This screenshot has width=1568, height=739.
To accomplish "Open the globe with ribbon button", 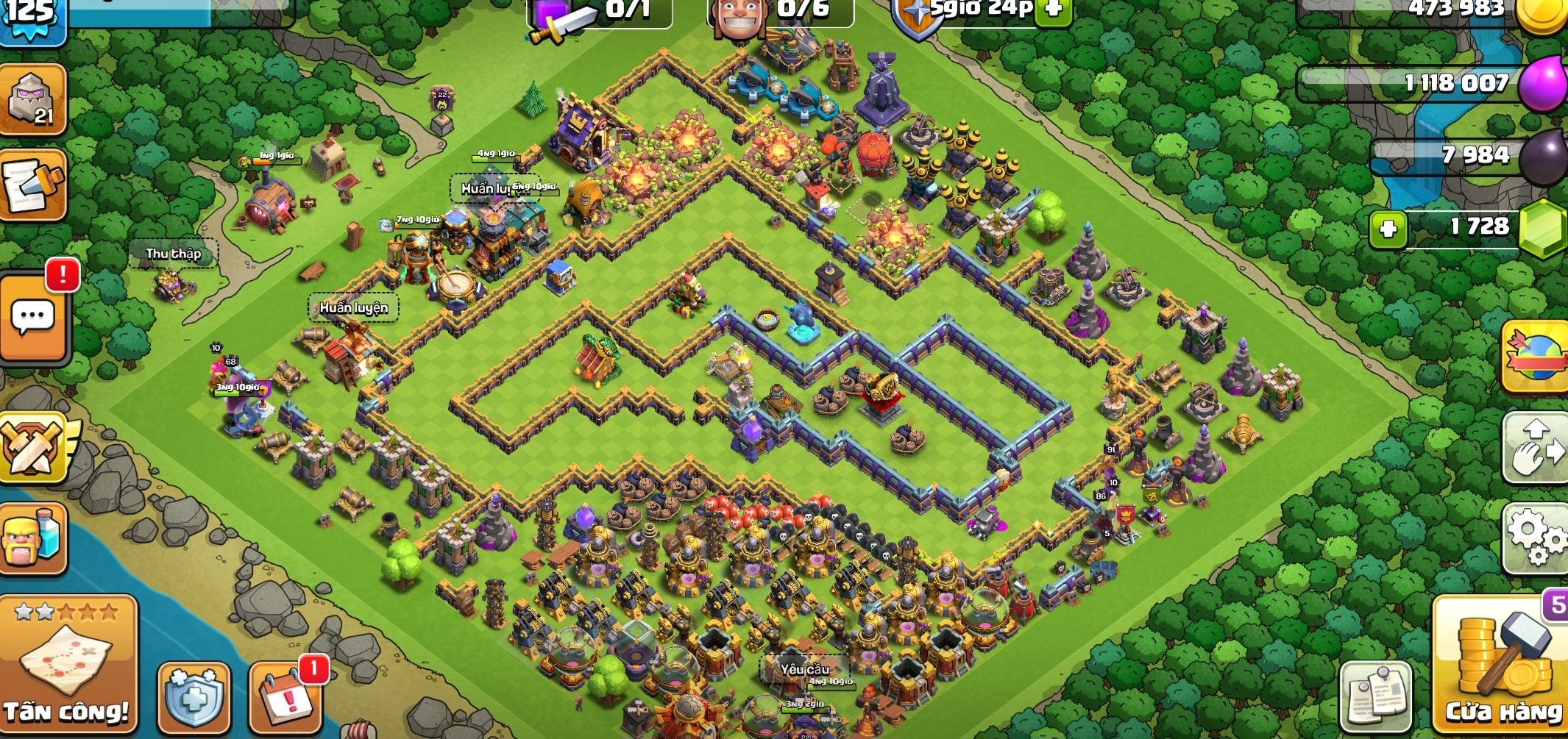I will (x=1536, y=356).
